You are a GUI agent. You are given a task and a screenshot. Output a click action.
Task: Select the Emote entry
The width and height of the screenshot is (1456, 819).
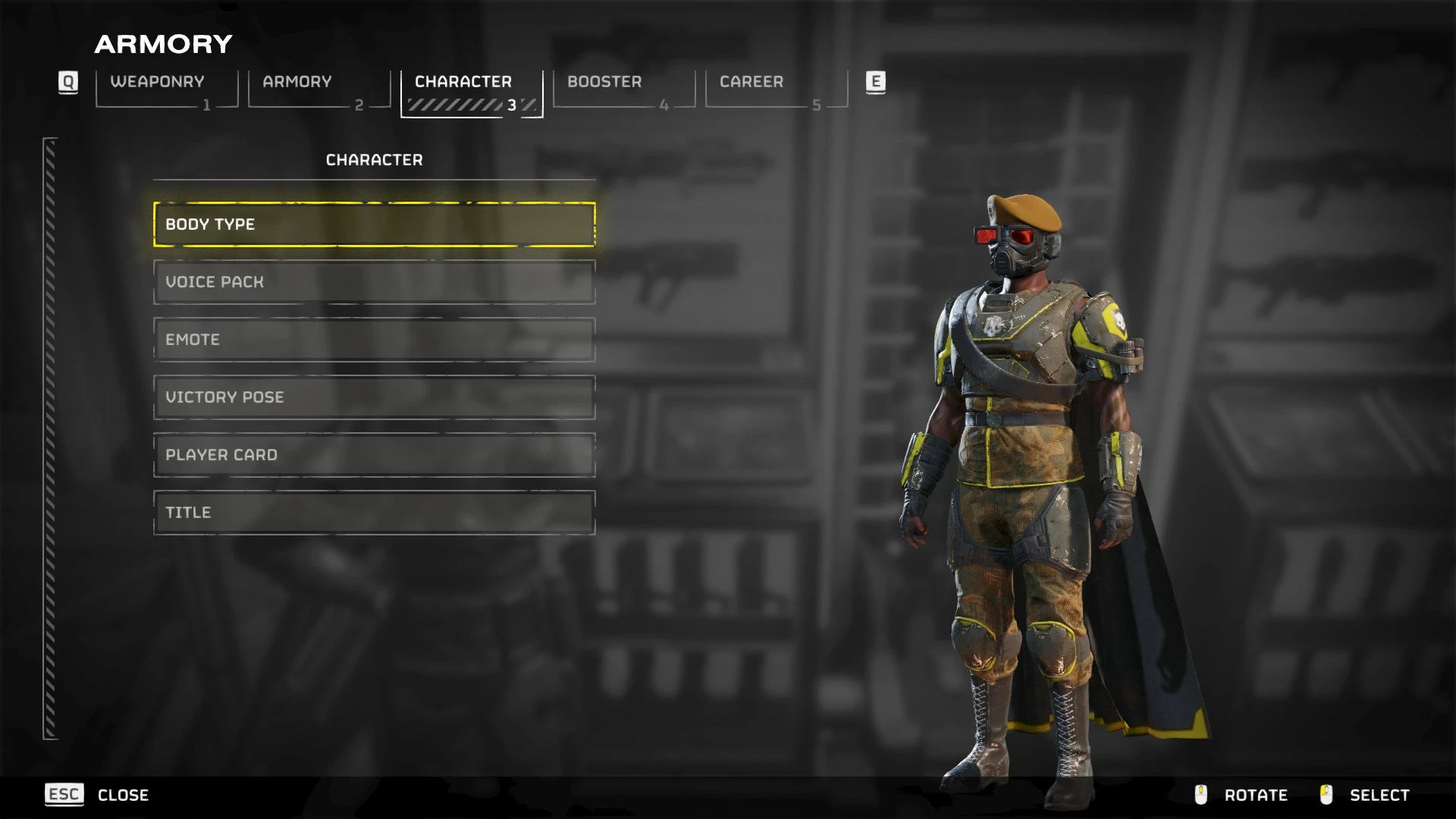[x=374, y=340]
